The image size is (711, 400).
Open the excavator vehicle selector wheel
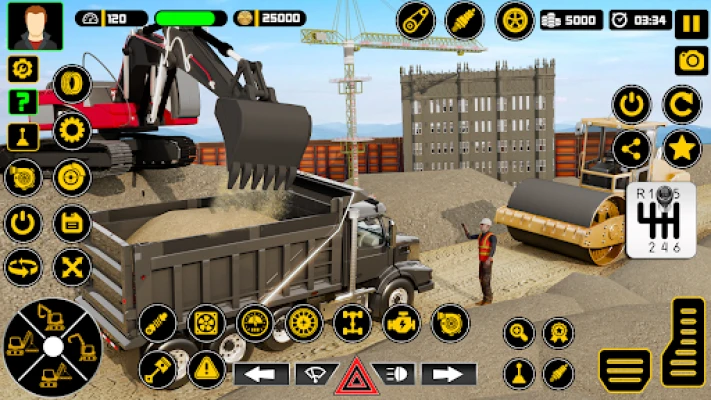pyautogui.click(x=52, y=346)
